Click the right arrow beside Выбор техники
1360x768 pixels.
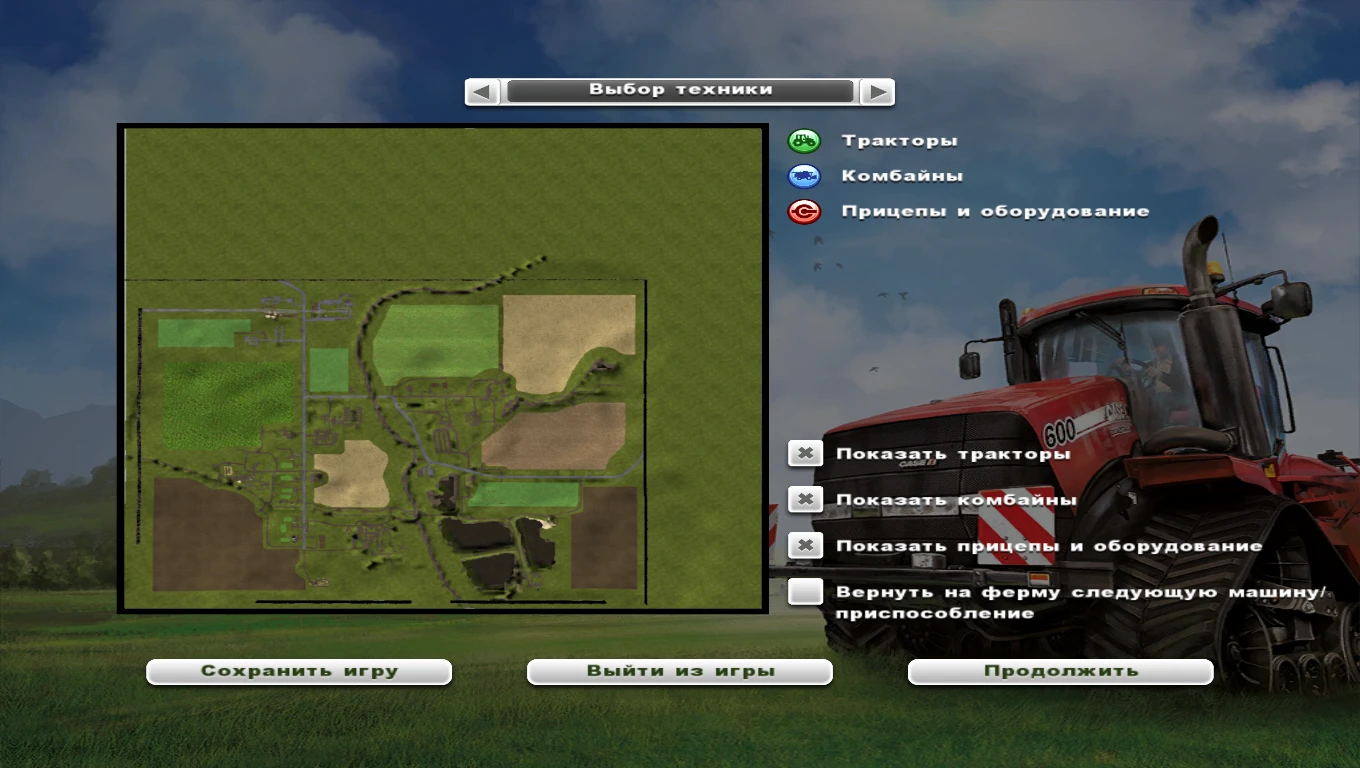click(x=877, y=91)
